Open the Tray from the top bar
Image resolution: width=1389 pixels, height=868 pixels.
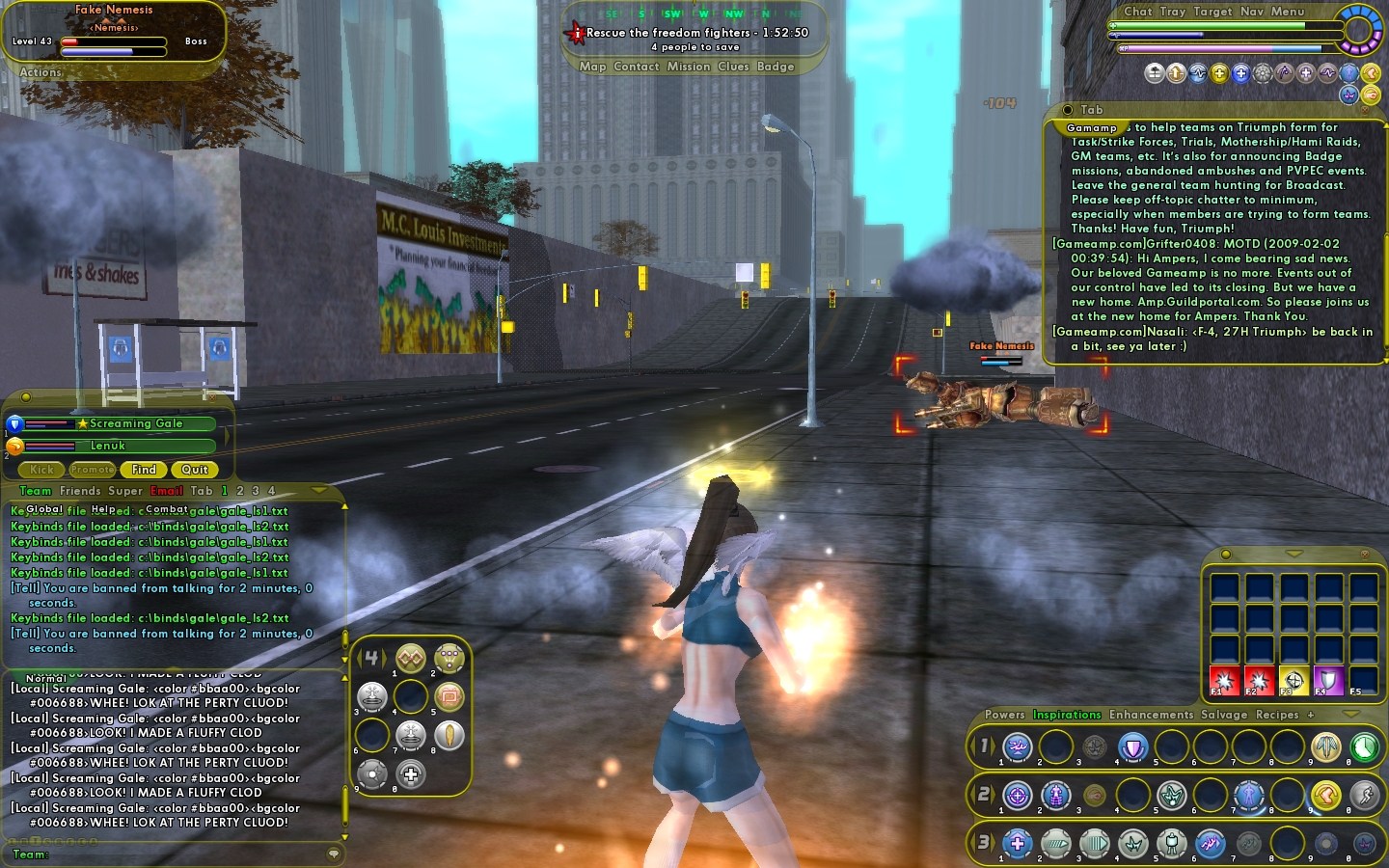1172,12
